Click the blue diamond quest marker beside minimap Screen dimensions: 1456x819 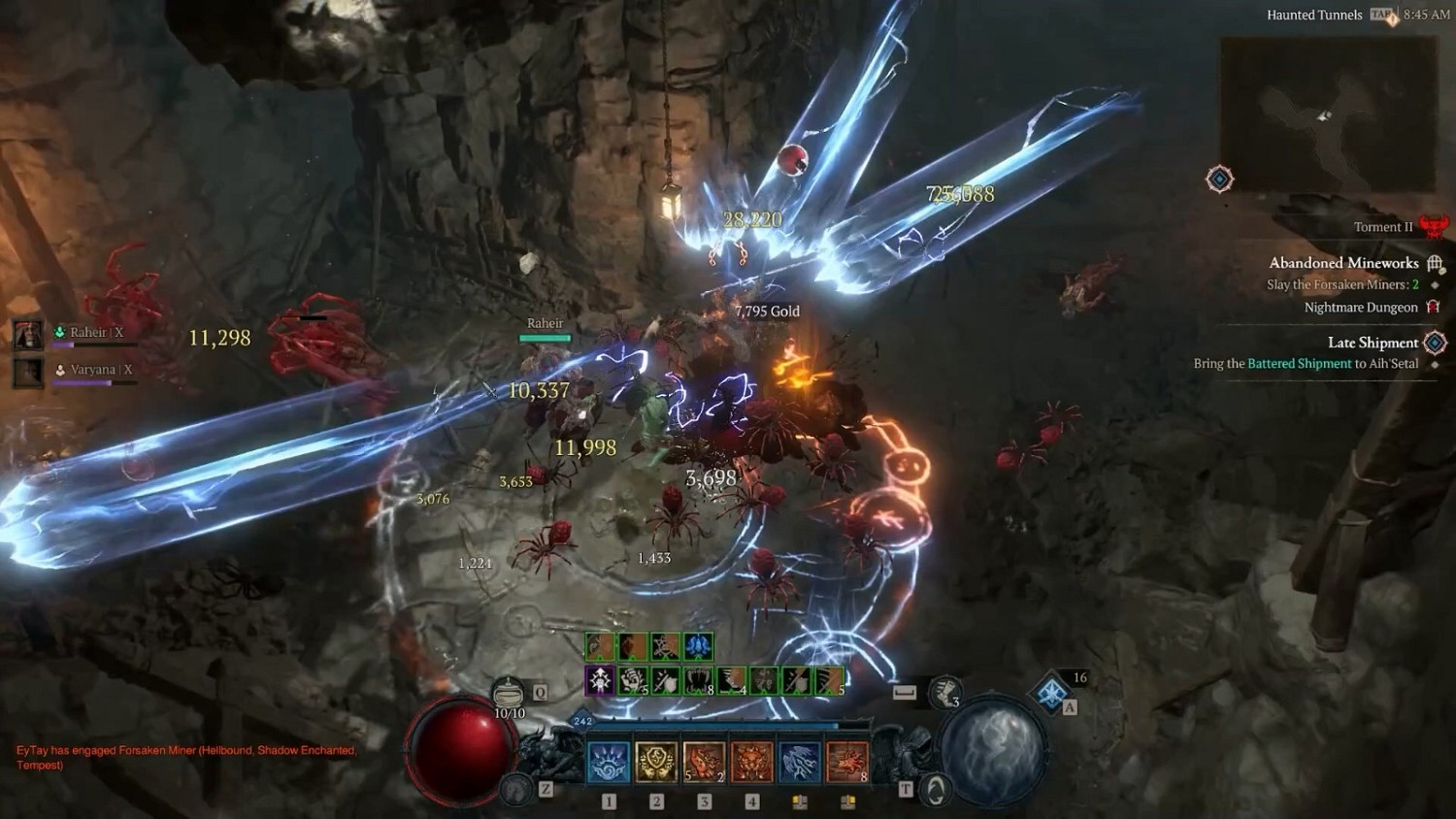pyautogui.click(x=1220, y=180)
